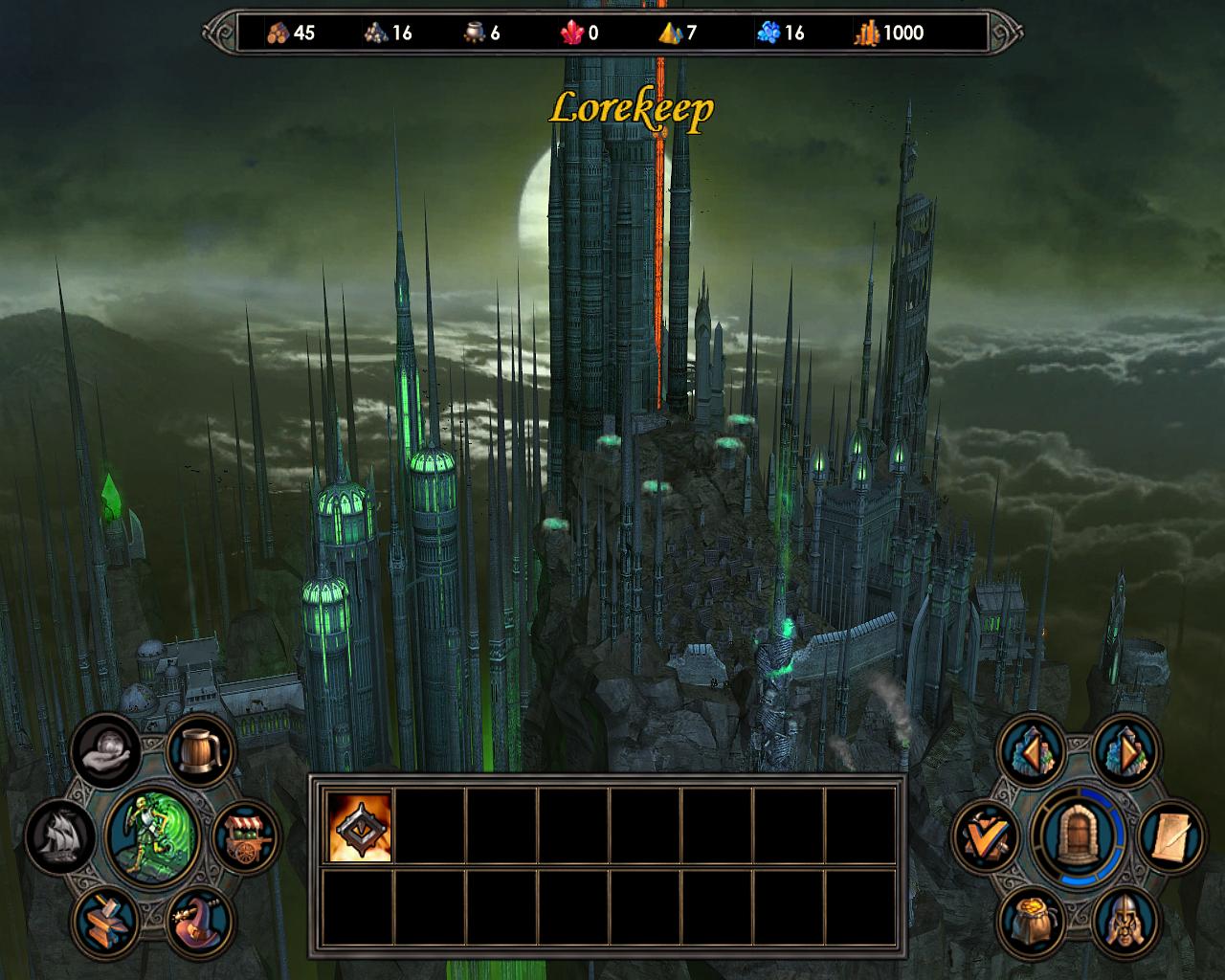Open the tavern via the beer mug icon
The image size is (1225, 980).
point(202,748)
